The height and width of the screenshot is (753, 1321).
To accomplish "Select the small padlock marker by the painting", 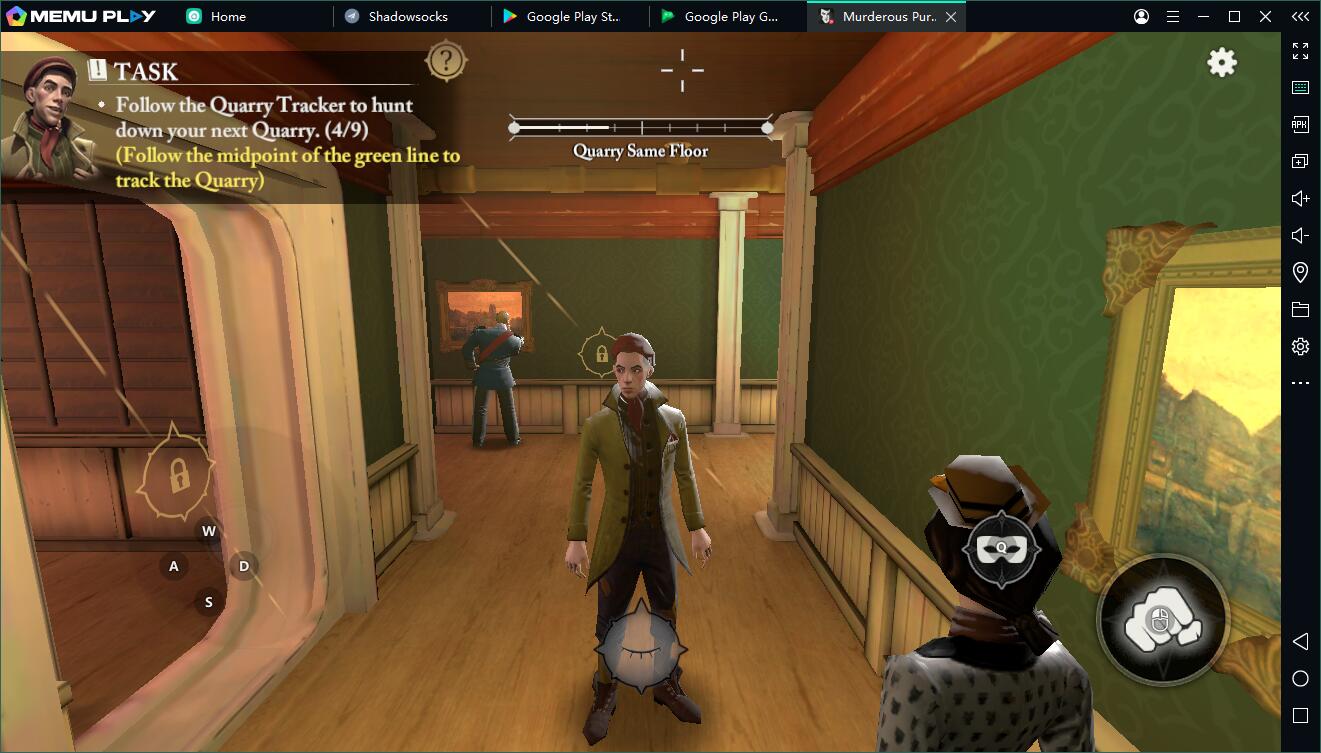I will 601,353.
